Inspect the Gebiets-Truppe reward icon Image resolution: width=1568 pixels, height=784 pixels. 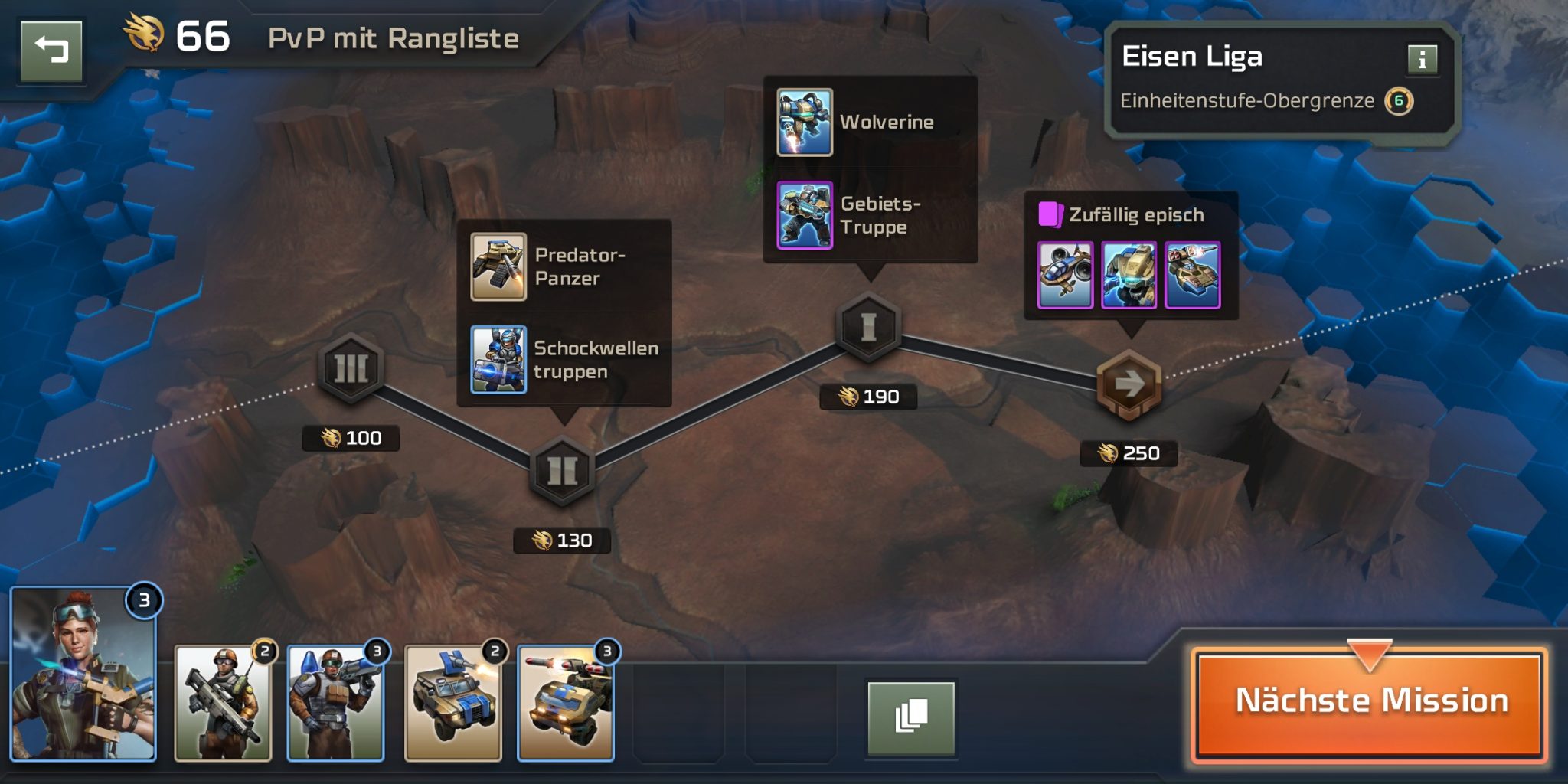805,215
